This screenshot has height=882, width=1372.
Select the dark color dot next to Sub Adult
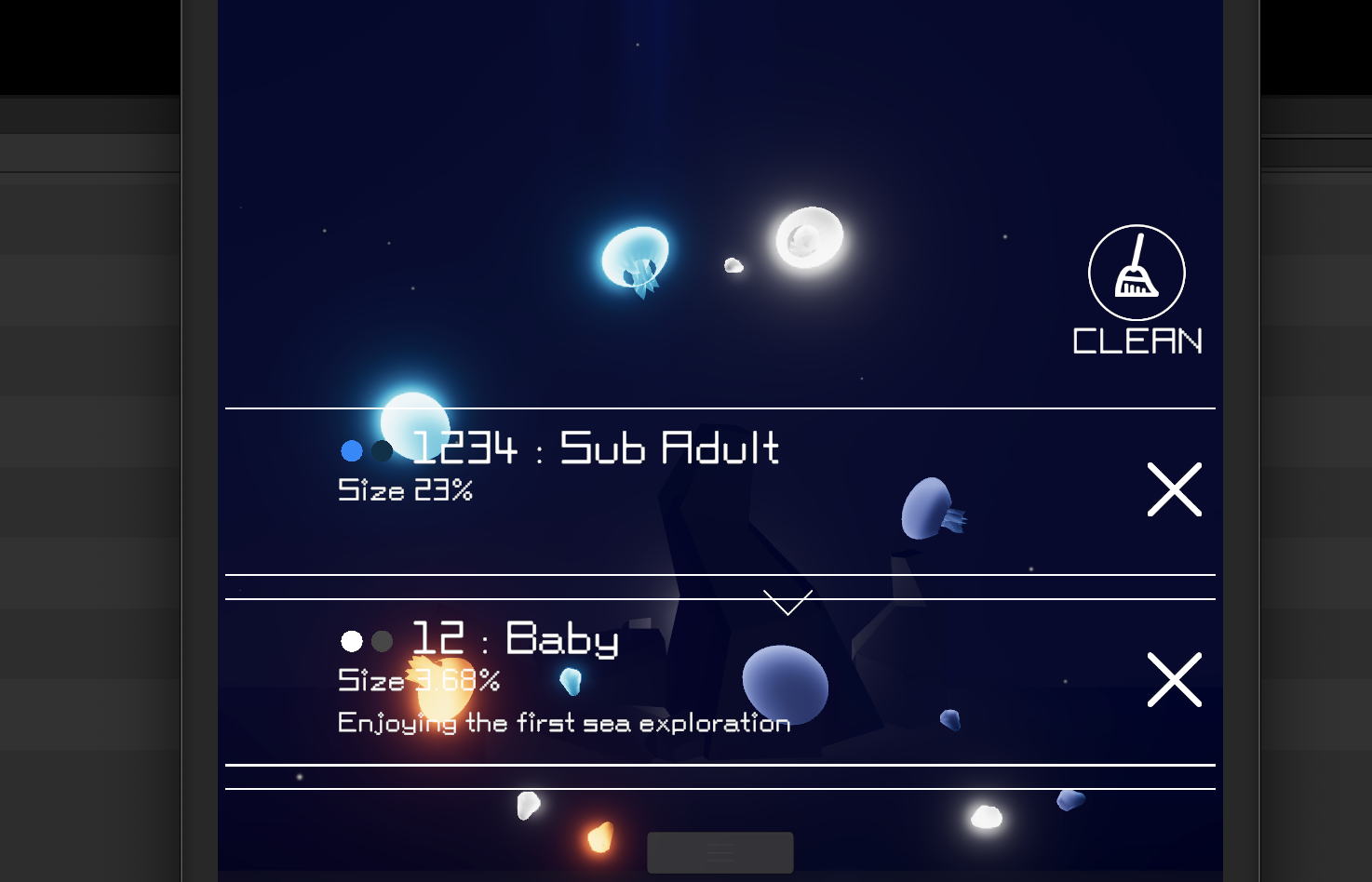[380, 452]
